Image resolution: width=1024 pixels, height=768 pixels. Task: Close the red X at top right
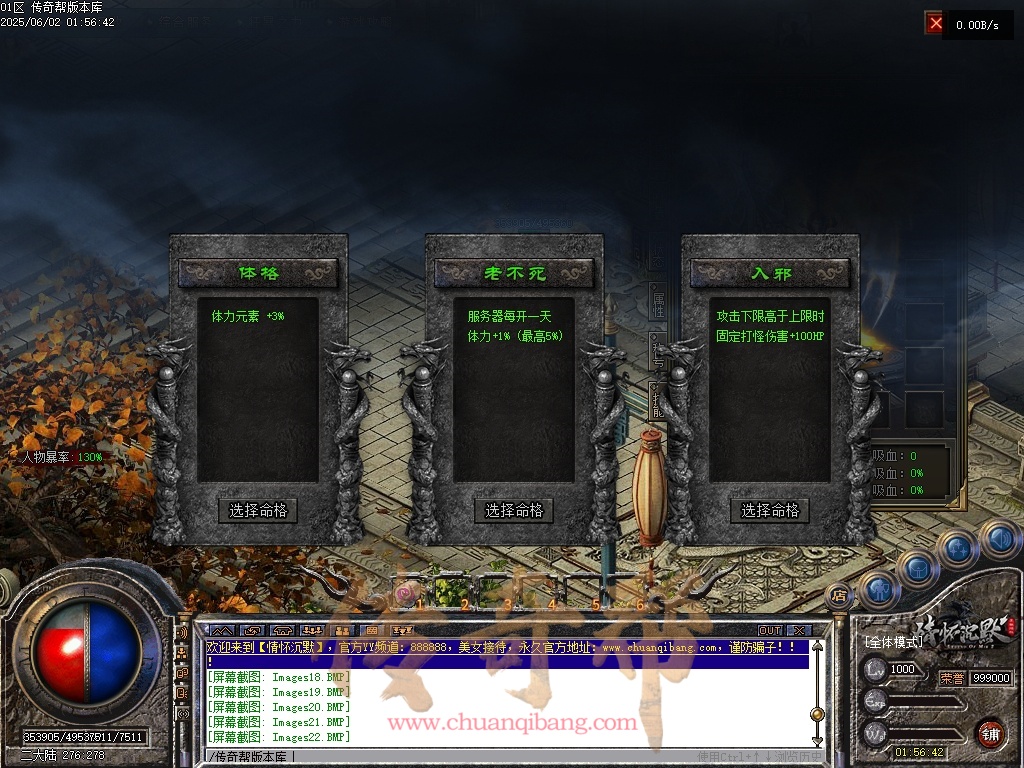click(935, 22)
